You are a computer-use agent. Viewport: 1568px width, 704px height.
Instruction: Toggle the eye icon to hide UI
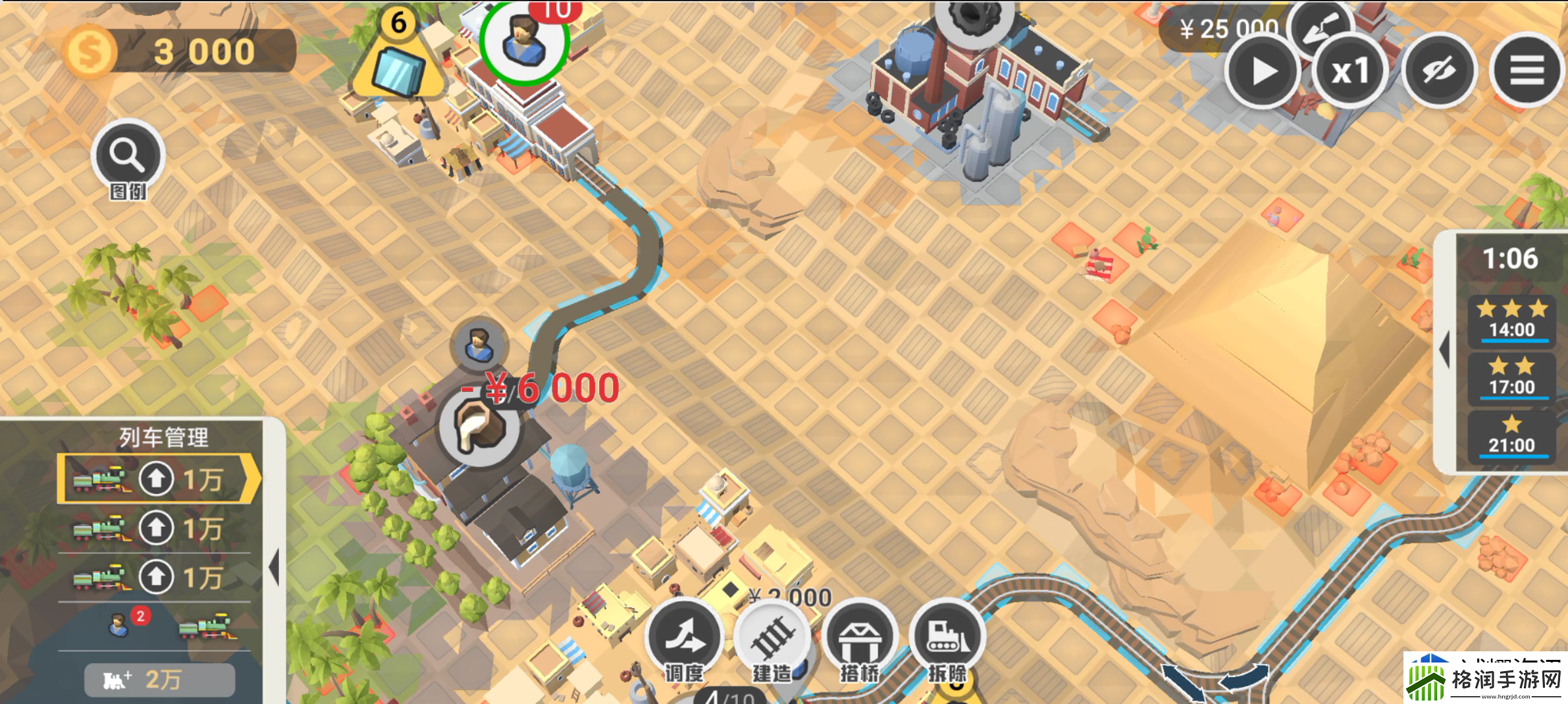click(x=1438, y=70)
